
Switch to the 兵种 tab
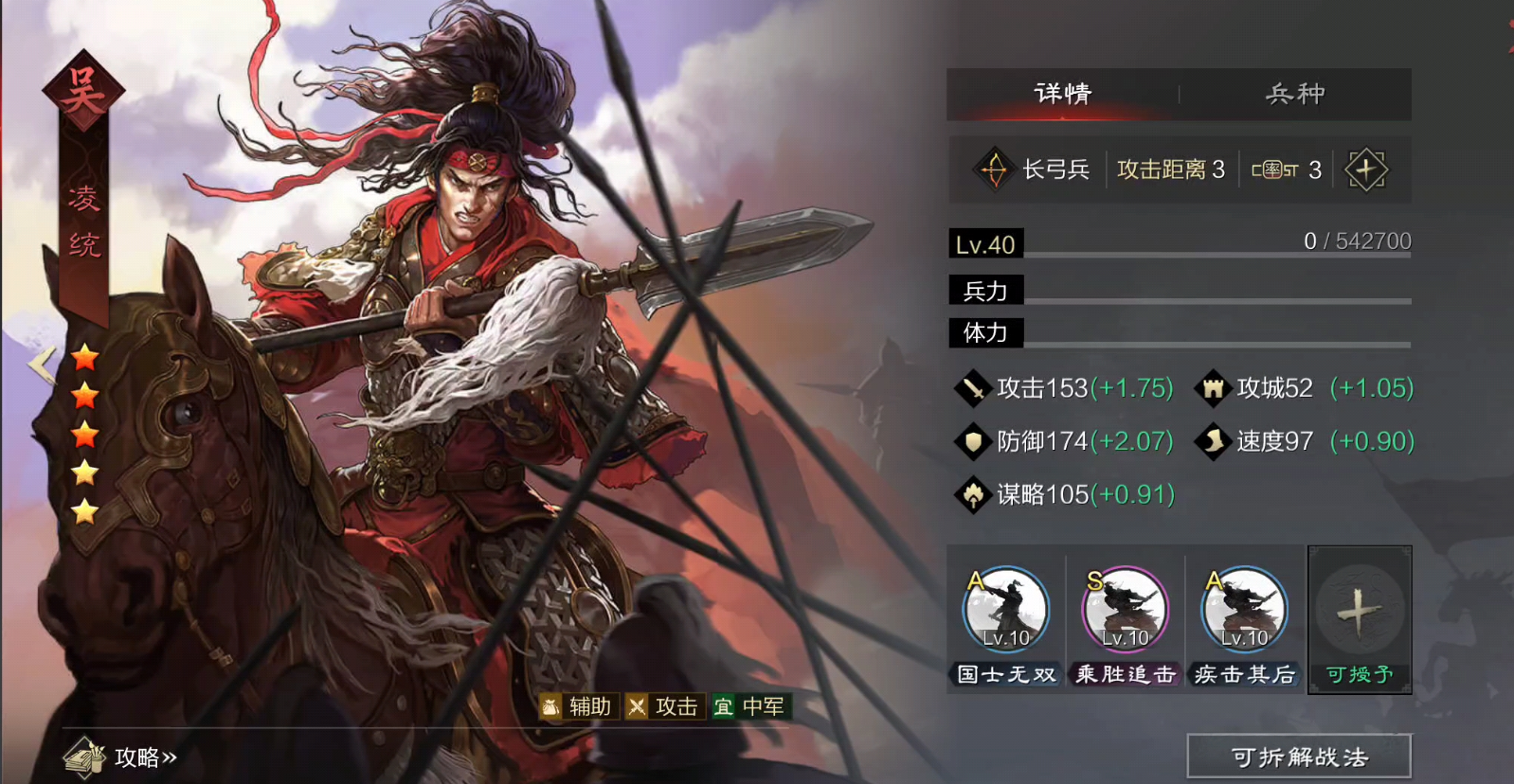[x=1295, y=94]
